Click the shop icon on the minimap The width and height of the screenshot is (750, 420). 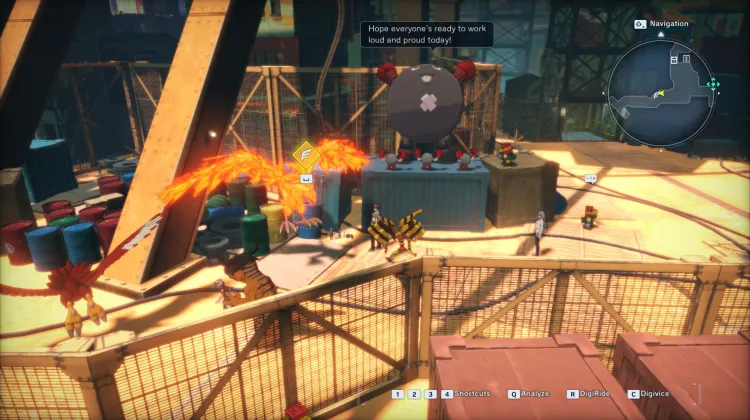pos(675,61)
